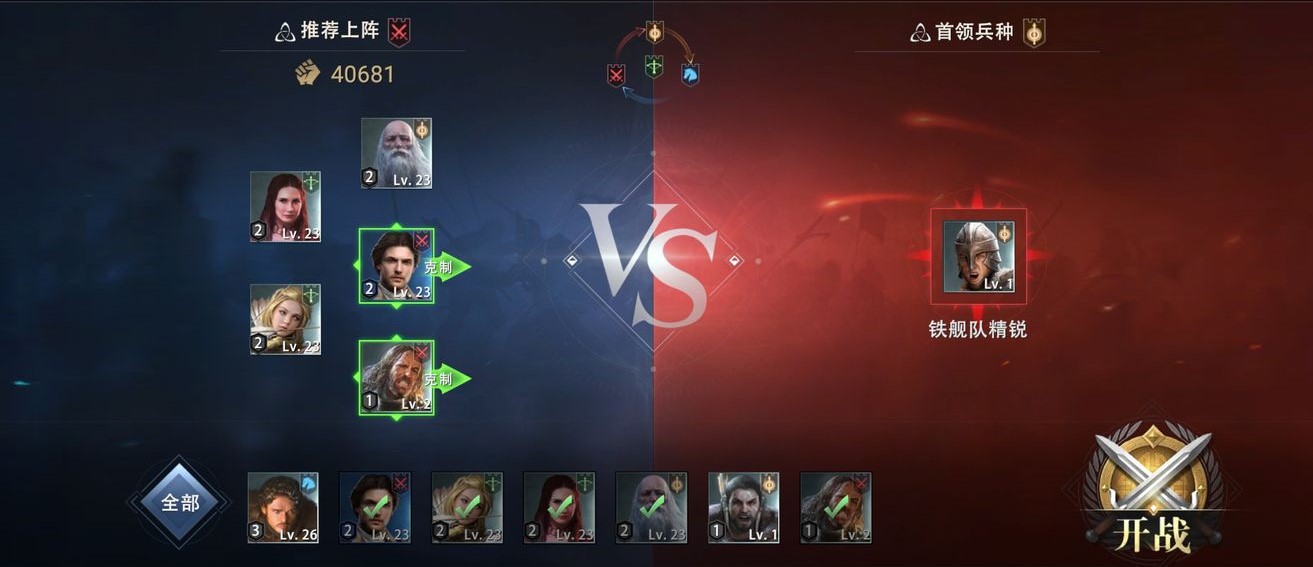
Task: Choose the highlighted Lv. 23 dark-haired man in formation
Action: click(396, 266)
